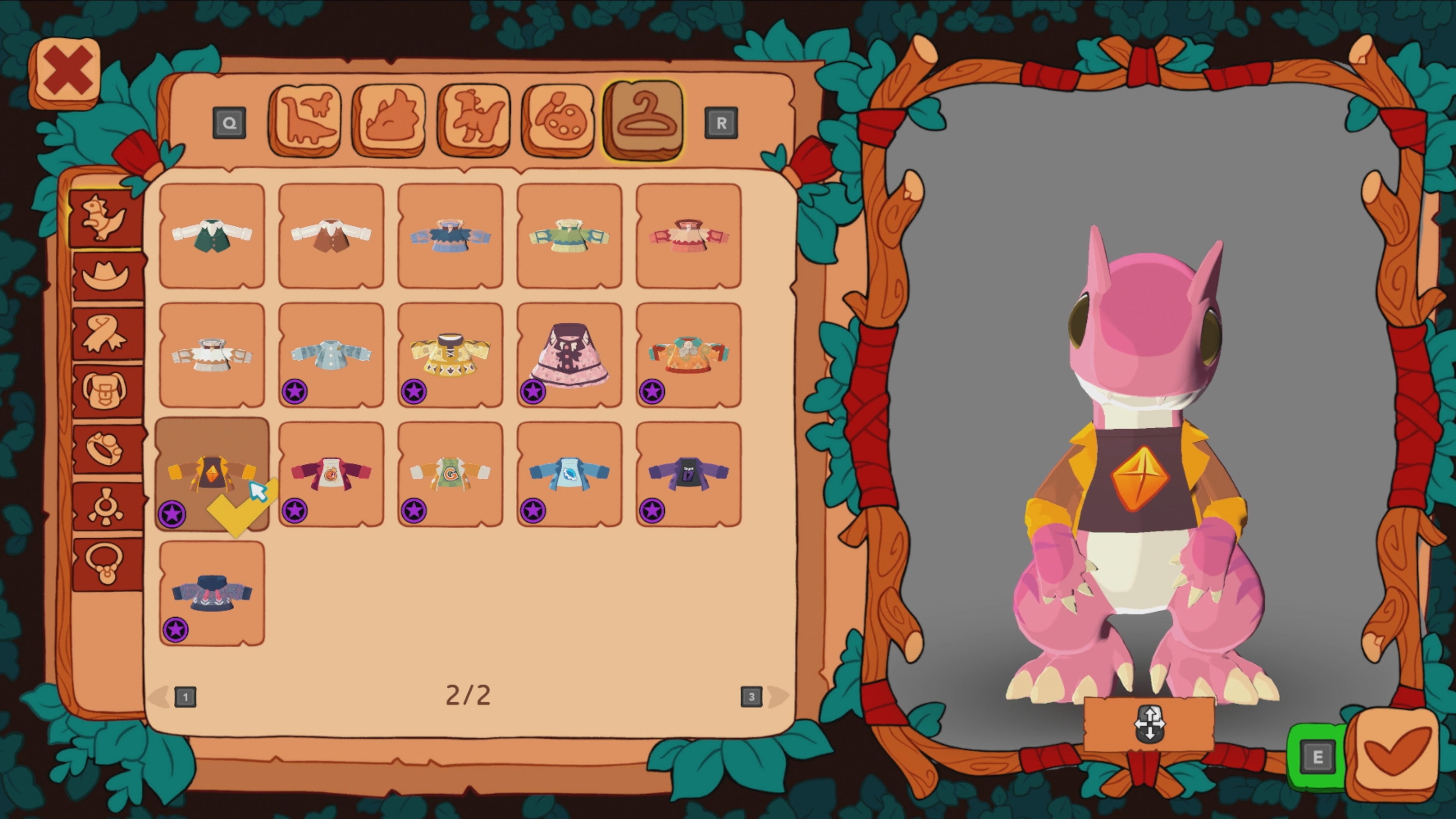Open the long-neck dinosaur species tab
The width and height of the screenshot is (1456, 819).
click(306, 119)
